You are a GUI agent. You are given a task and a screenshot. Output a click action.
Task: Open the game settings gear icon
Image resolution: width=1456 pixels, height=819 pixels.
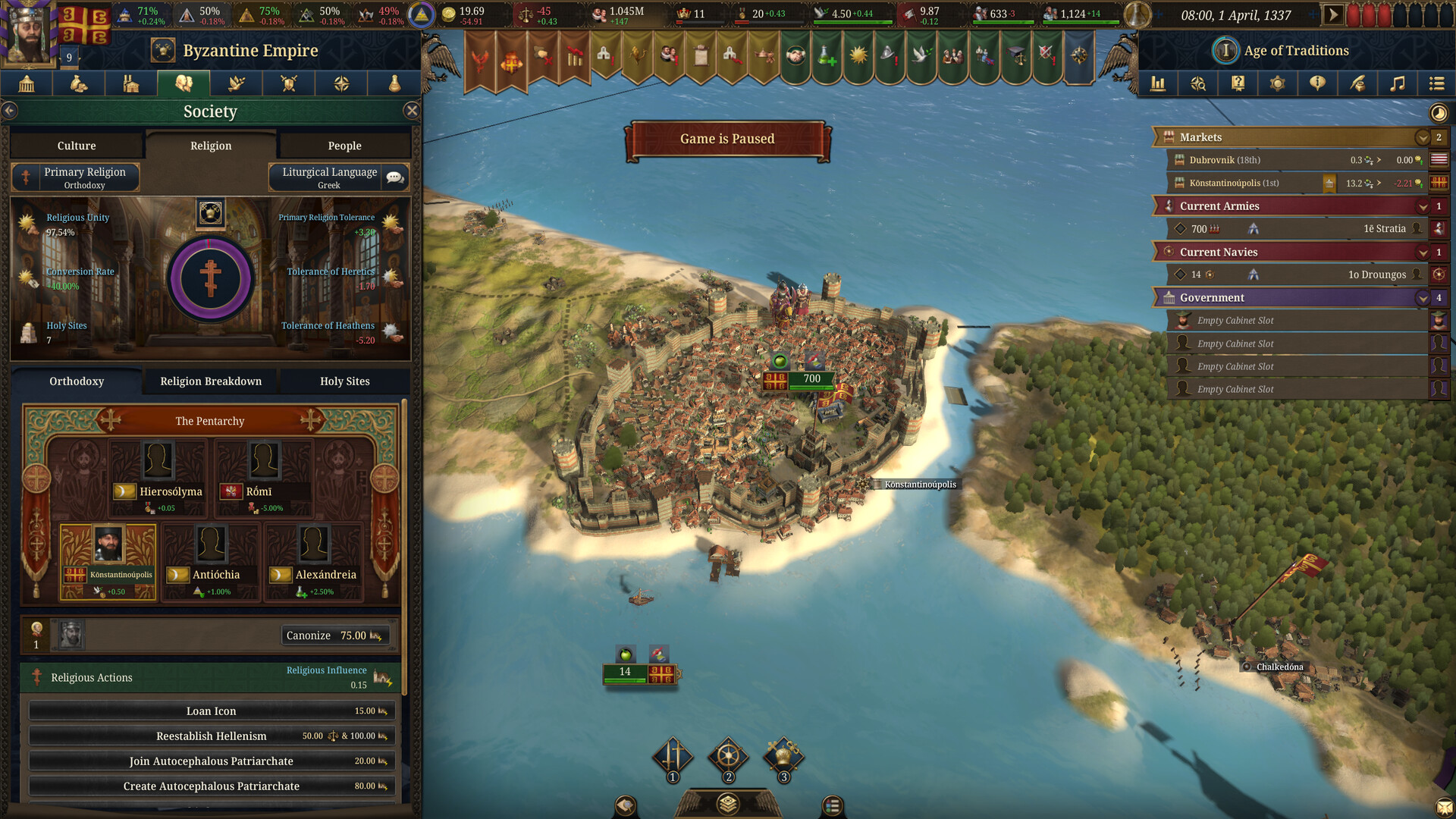click(x=1278, y=83)
